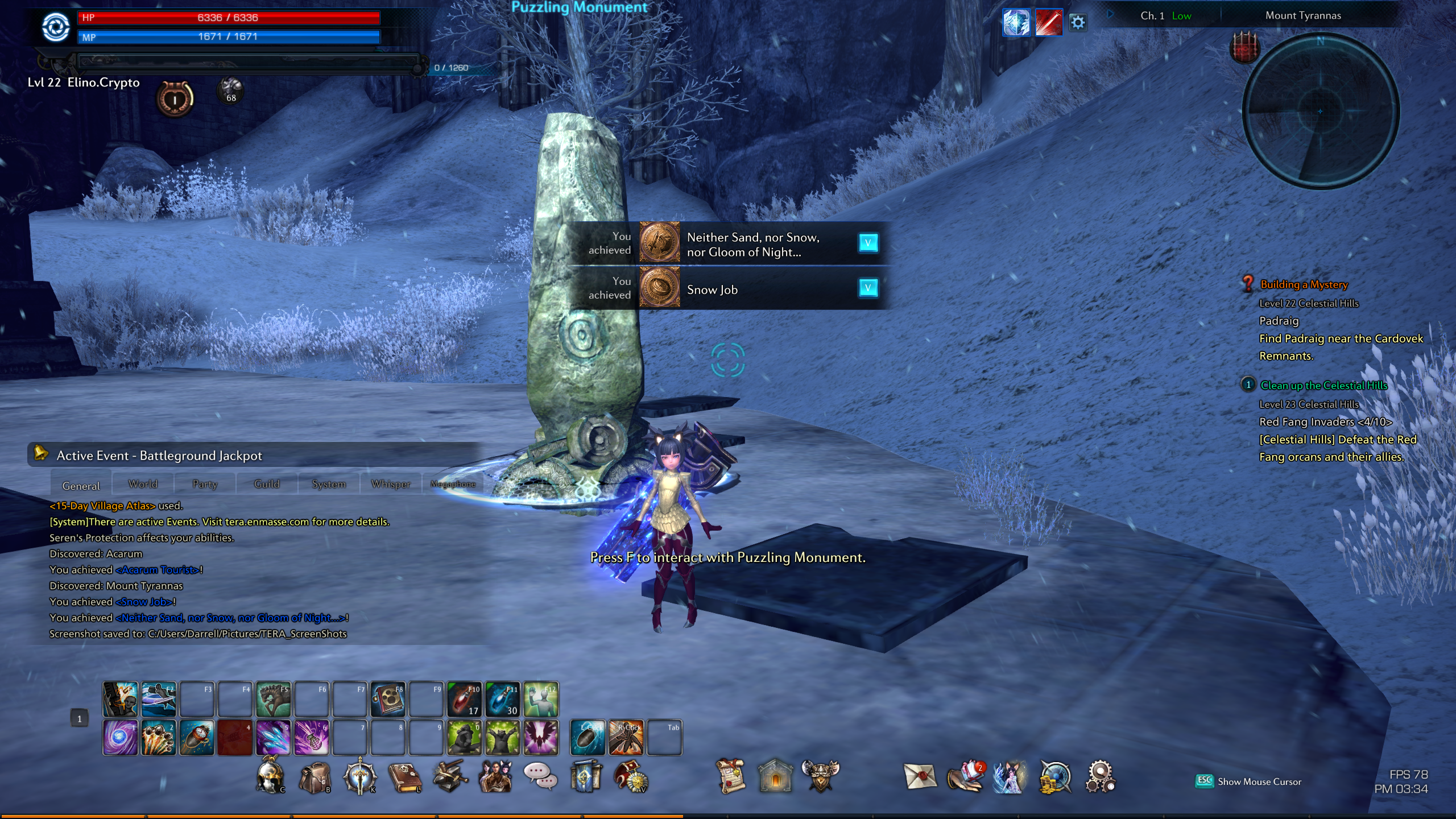Open the Guild chat tab
Viewport: 1456px width, 819px height.
tap(267, 484)
